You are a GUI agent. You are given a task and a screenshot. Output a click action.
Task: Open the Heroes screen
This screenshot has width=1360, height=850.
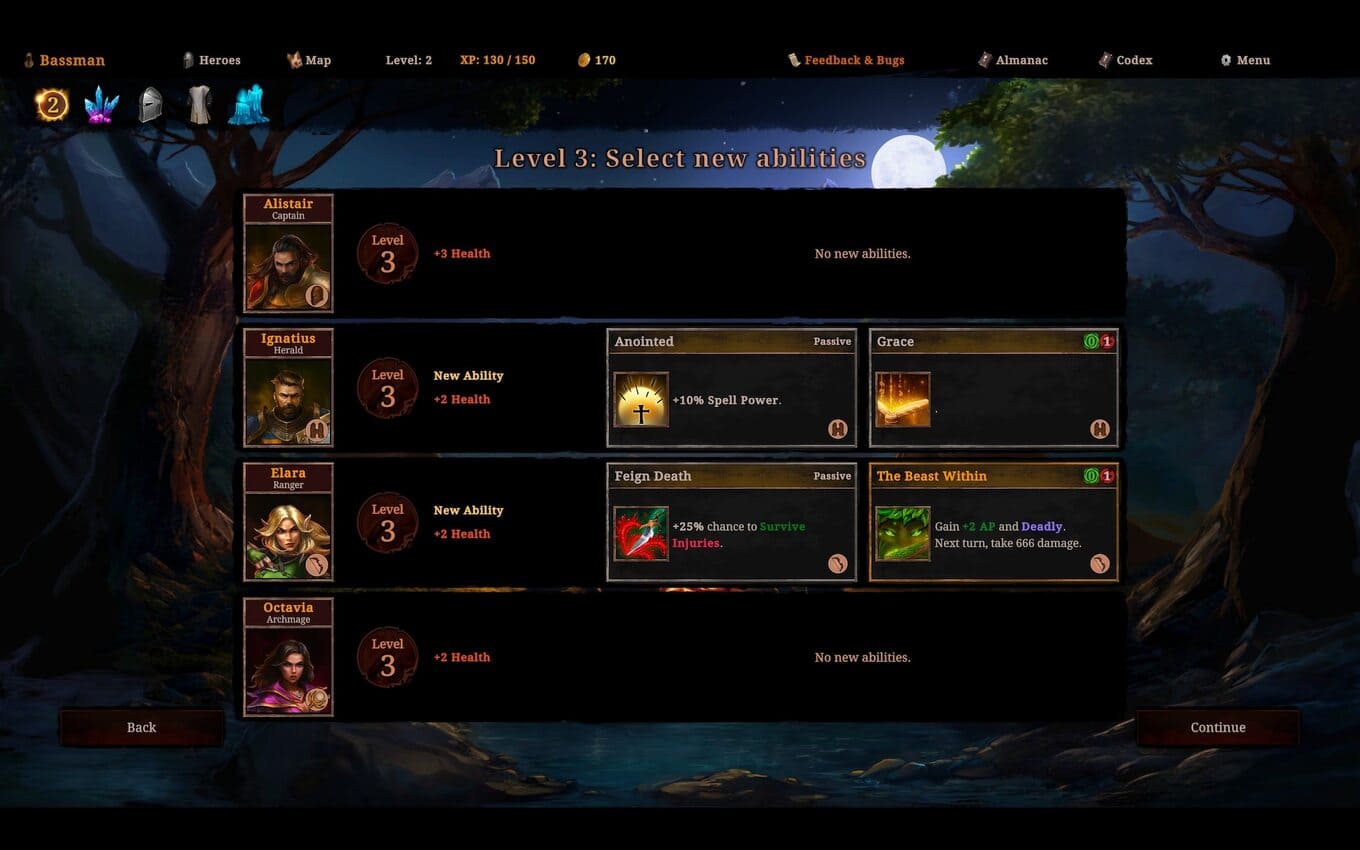click(211, 60)
